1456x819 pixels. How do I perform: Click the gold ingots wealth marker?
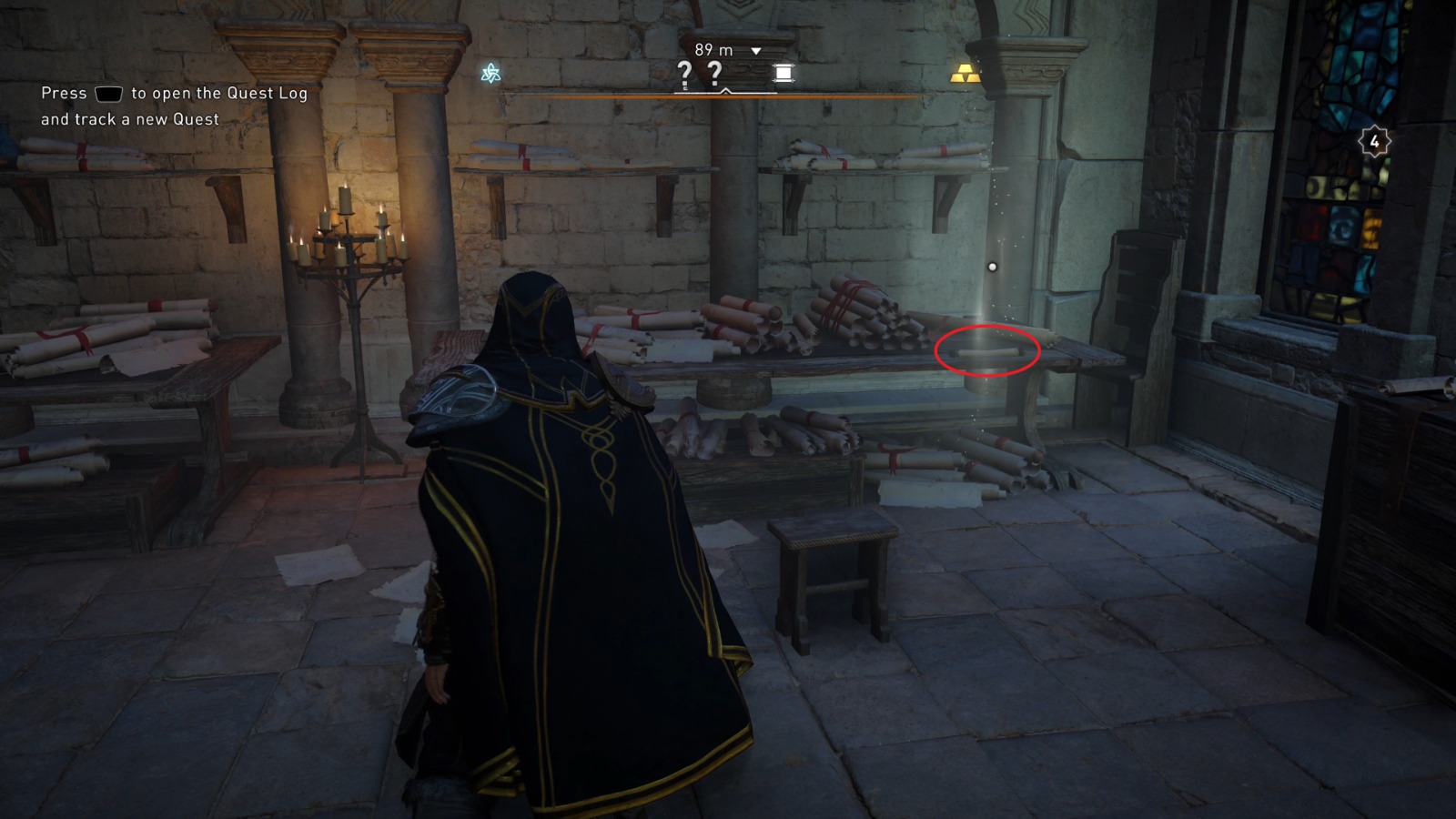click(966, 71)
